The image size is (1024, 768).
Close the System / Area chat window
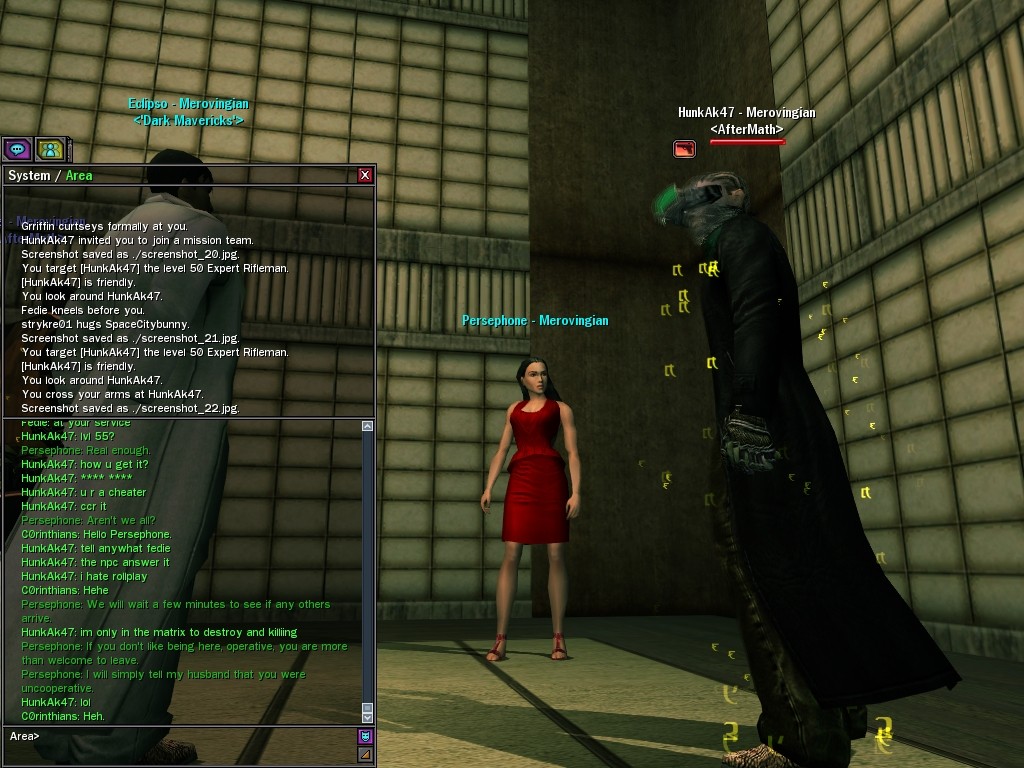365,175
